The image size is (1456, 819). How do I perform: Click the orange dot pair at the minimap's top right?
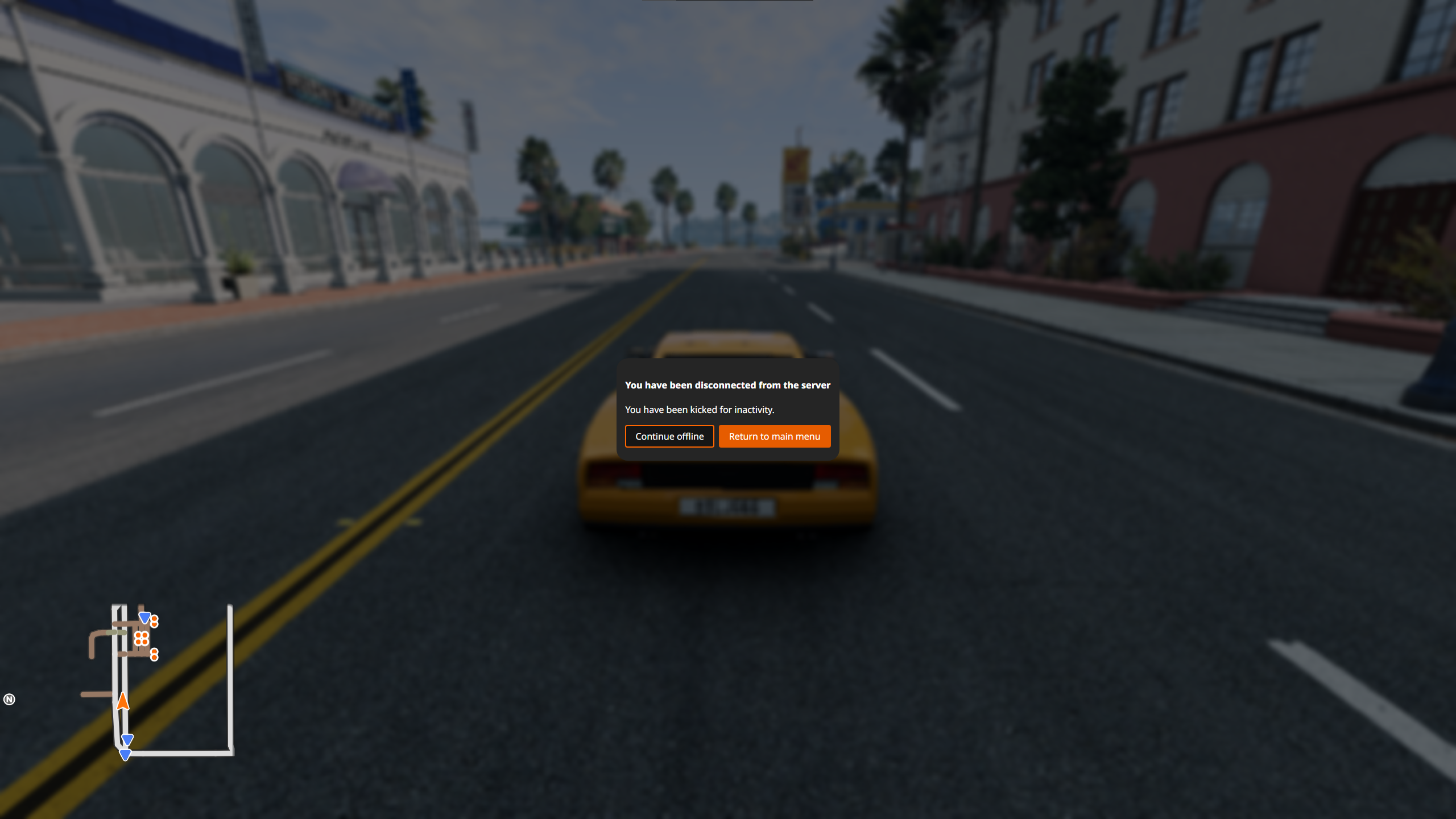(154, 621)
